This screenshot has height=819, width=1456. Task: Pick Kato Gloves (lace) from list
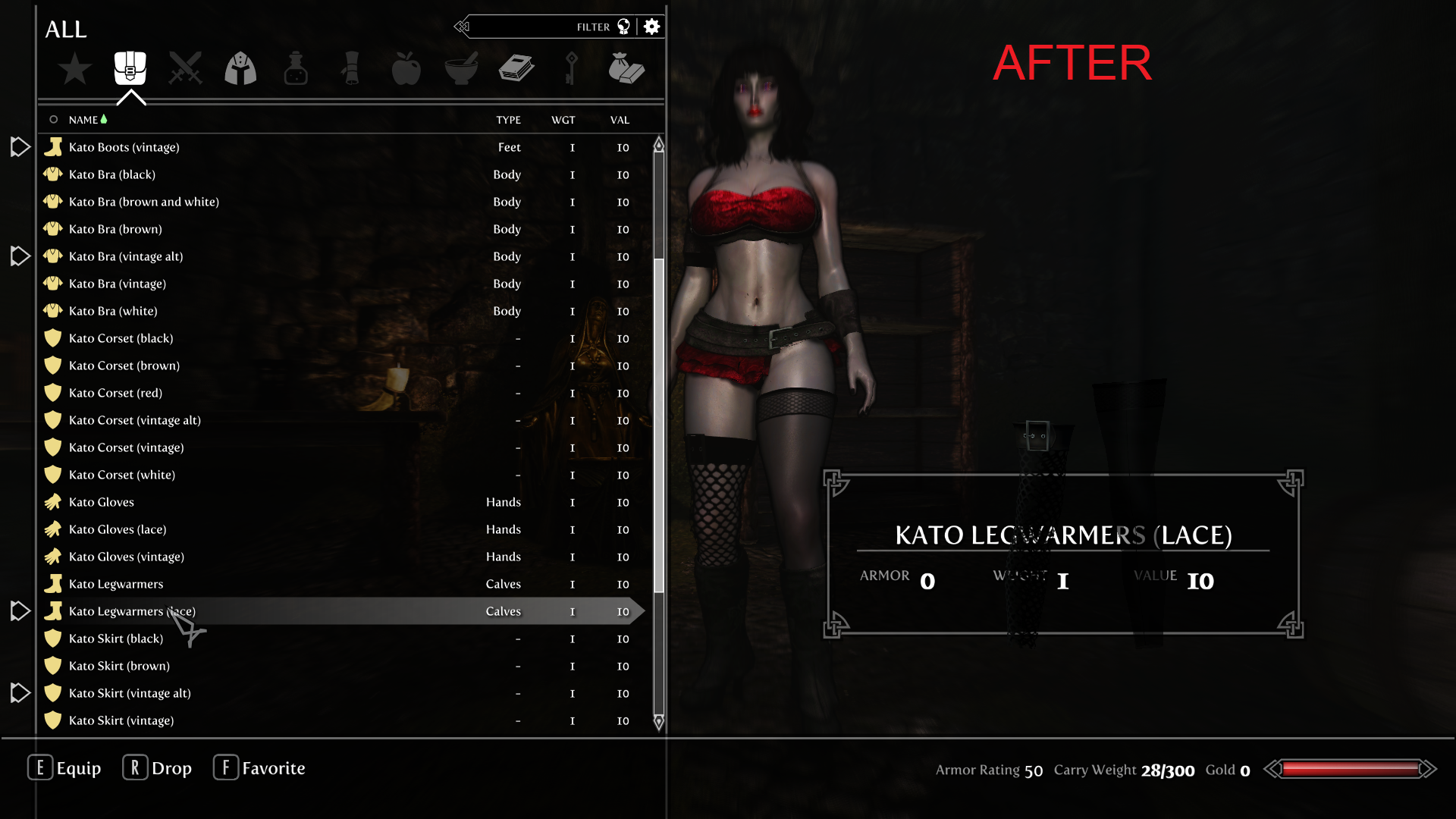click(118, 529)
